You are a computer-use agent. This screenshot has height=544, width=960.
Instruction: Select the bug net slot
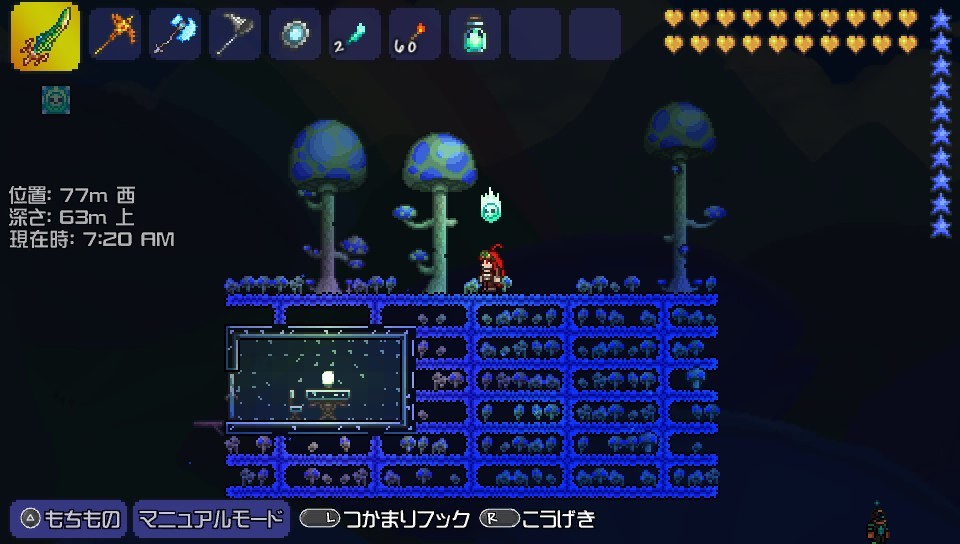[x=235, y=35]
